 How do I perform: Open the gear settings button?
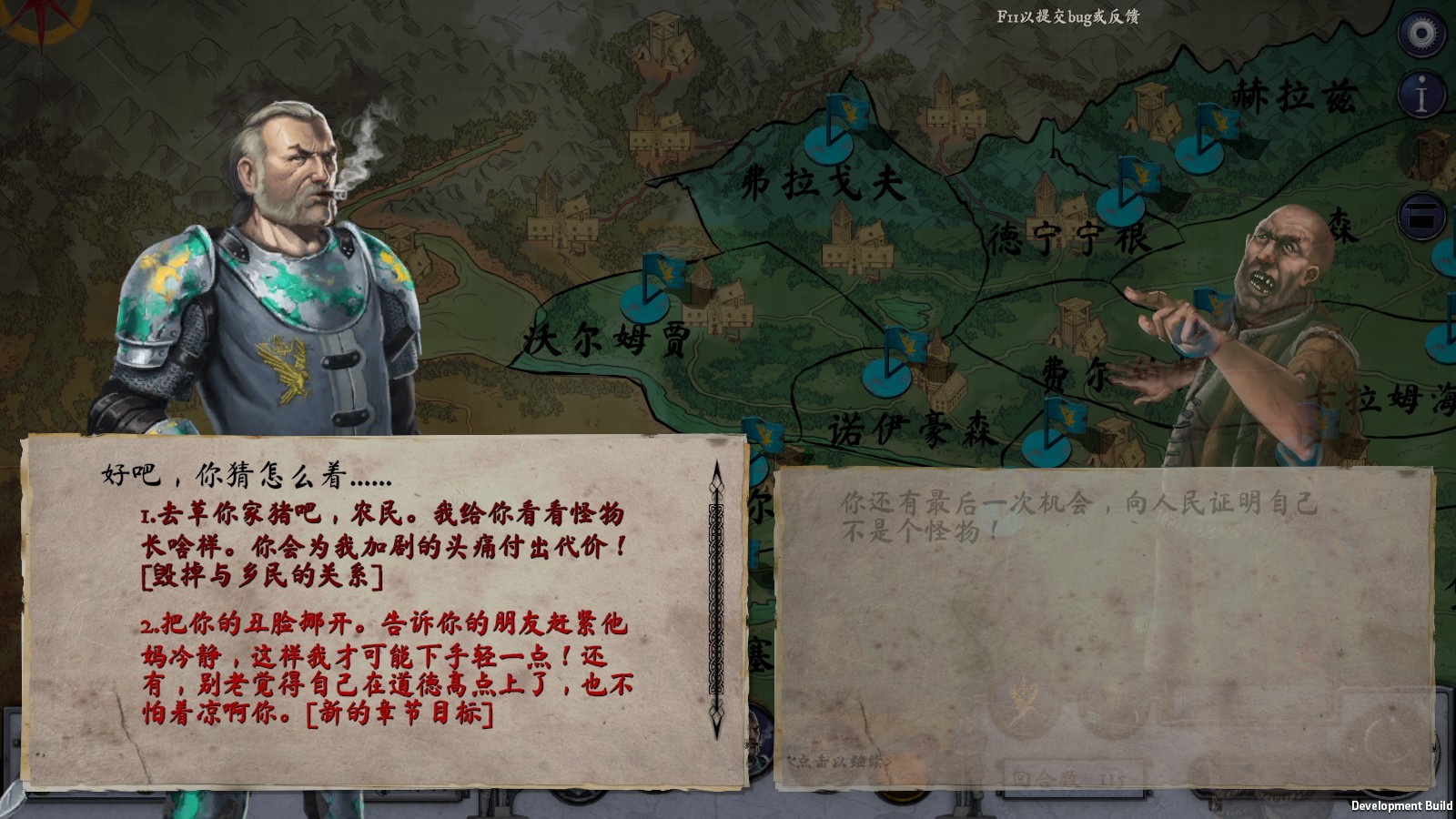click(1421, 34)
